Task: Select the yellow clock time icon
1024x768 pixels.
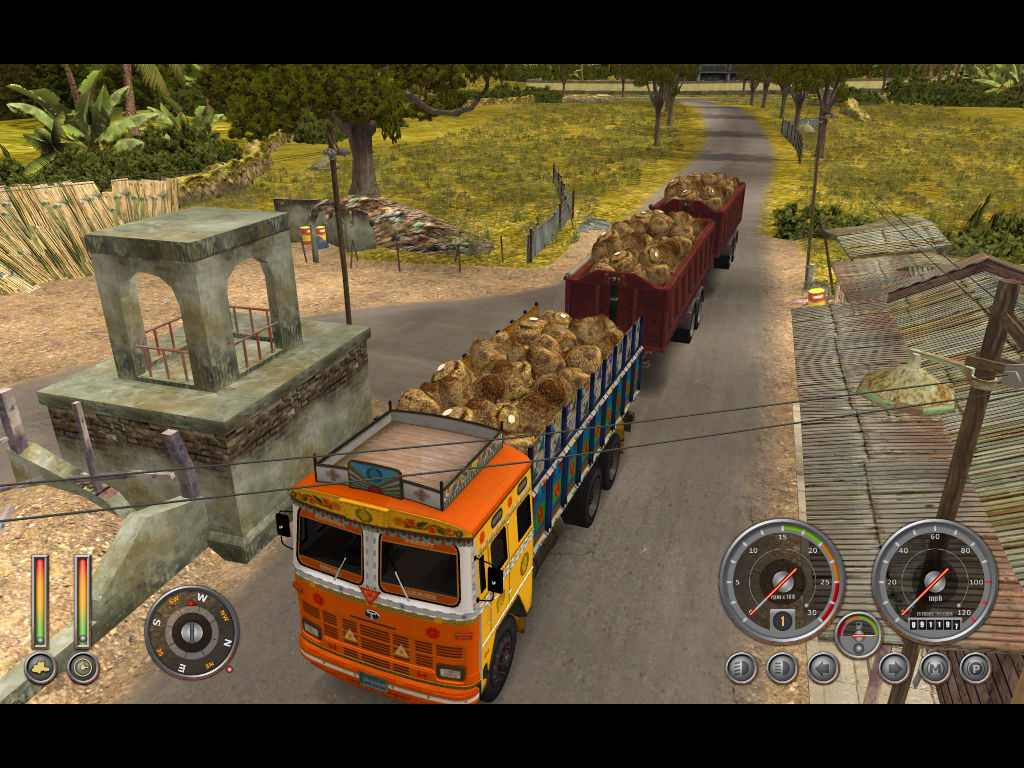Action: (83, 667)
